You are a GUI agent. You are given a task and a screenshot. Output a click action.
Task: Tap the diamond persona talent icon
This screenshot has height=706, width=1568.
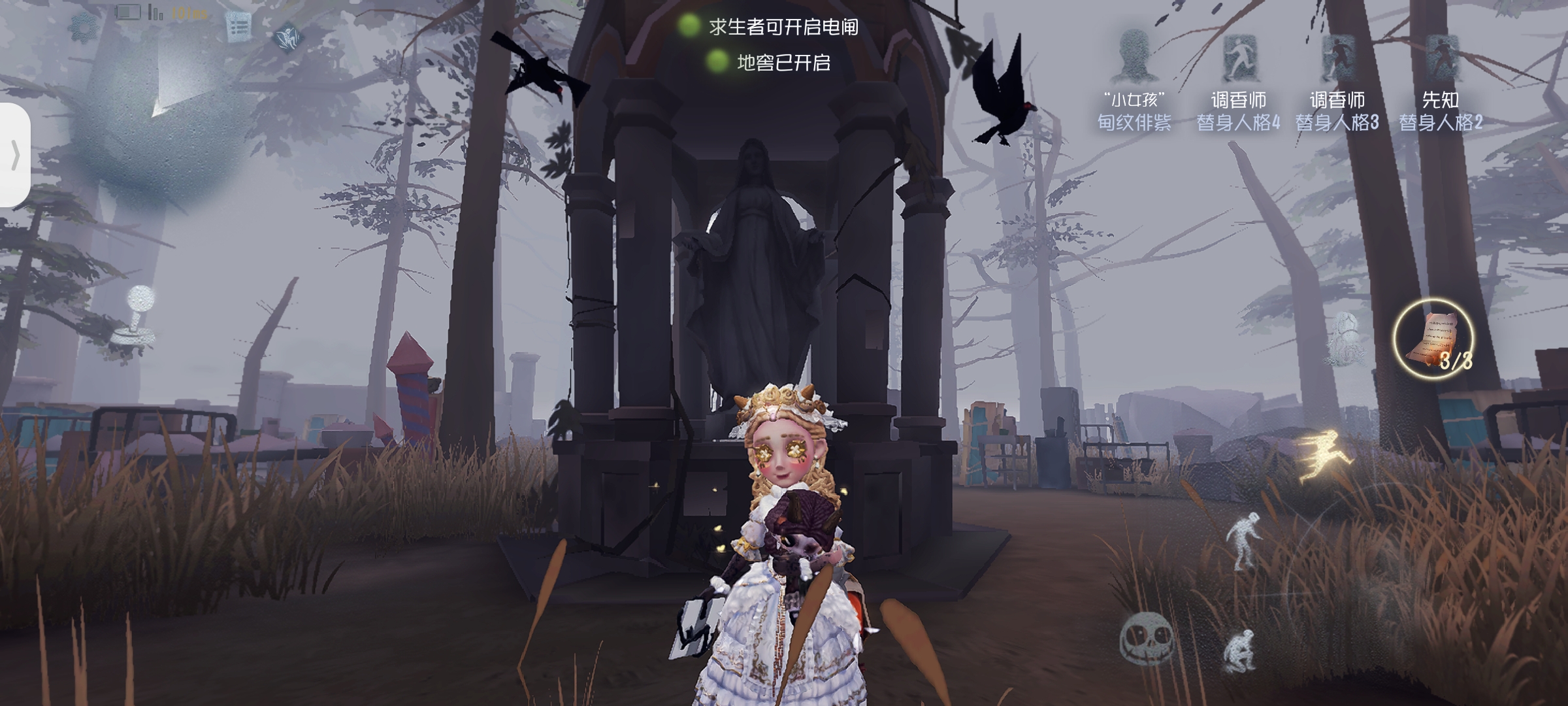286,37
